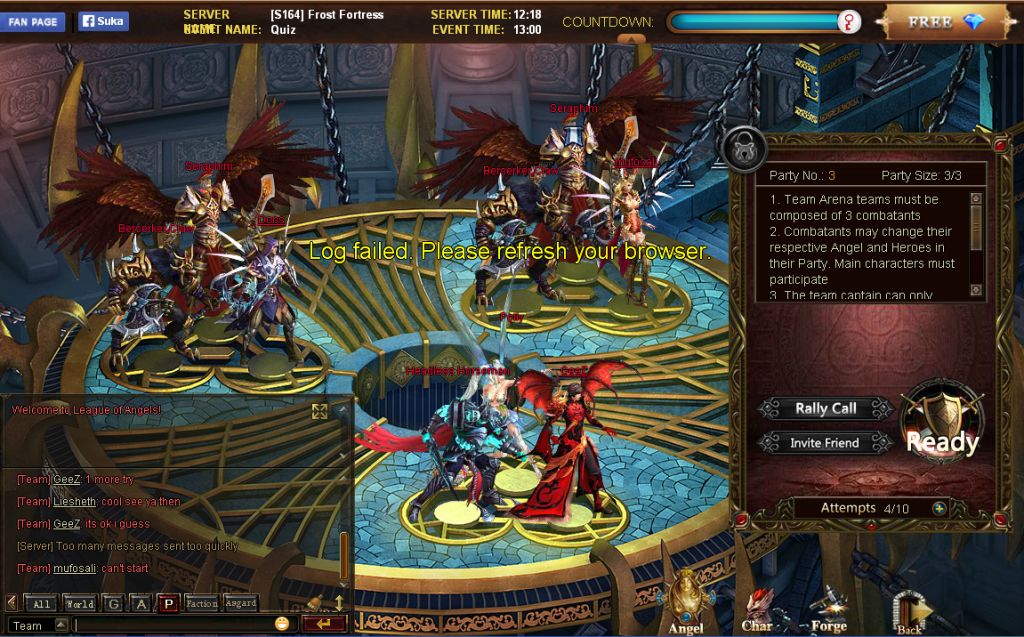Select the Faction chat tab
Viewport: 1024px width, 637px height.
tap(201, 603)
